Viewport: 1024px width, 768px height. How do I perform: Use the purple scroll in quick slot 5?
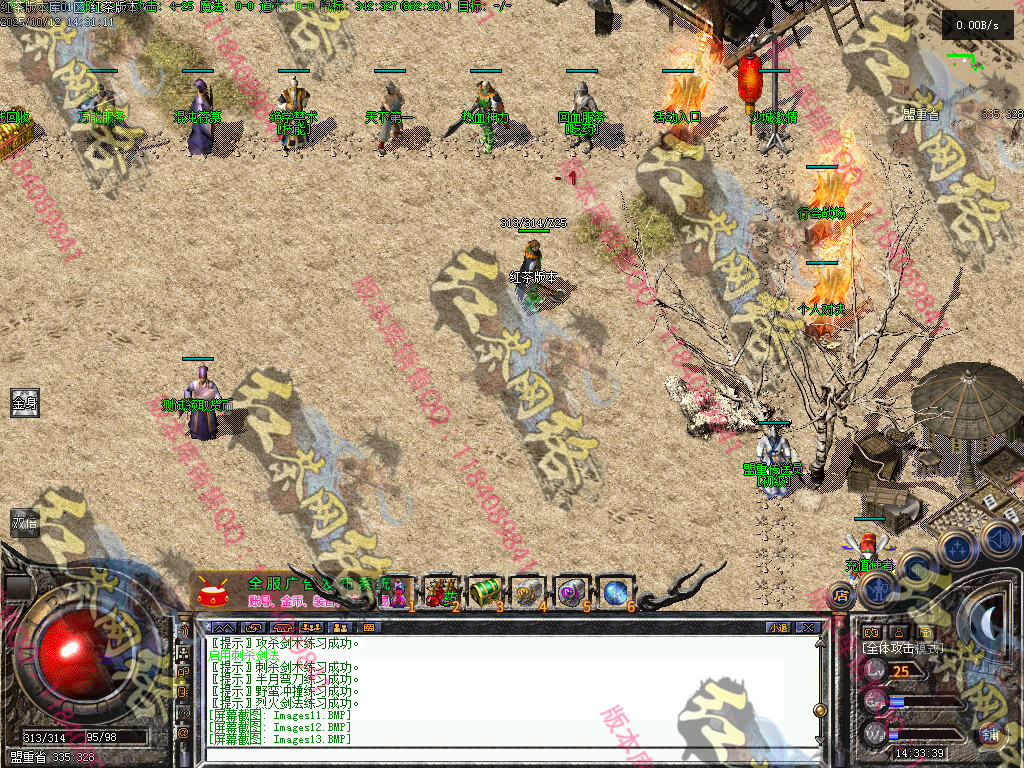click(x=572, y=593)
